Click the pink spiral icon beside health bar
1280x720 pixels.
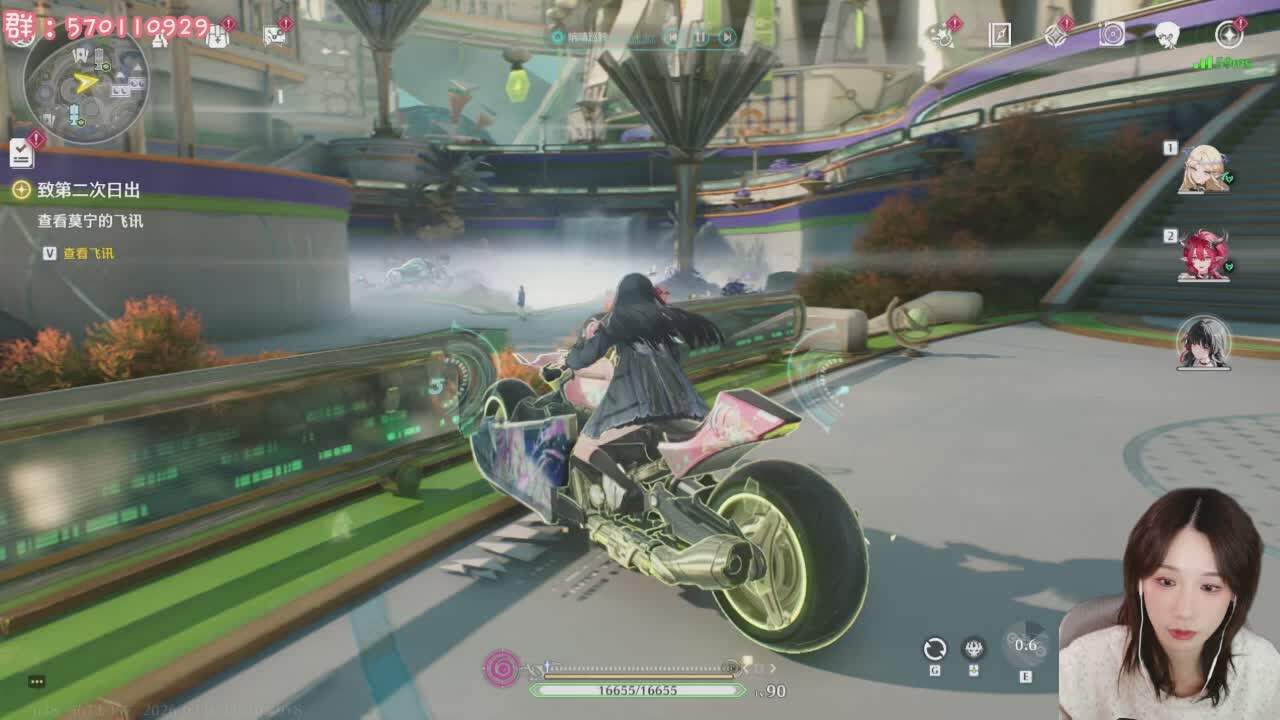click(x=501, y=668)
